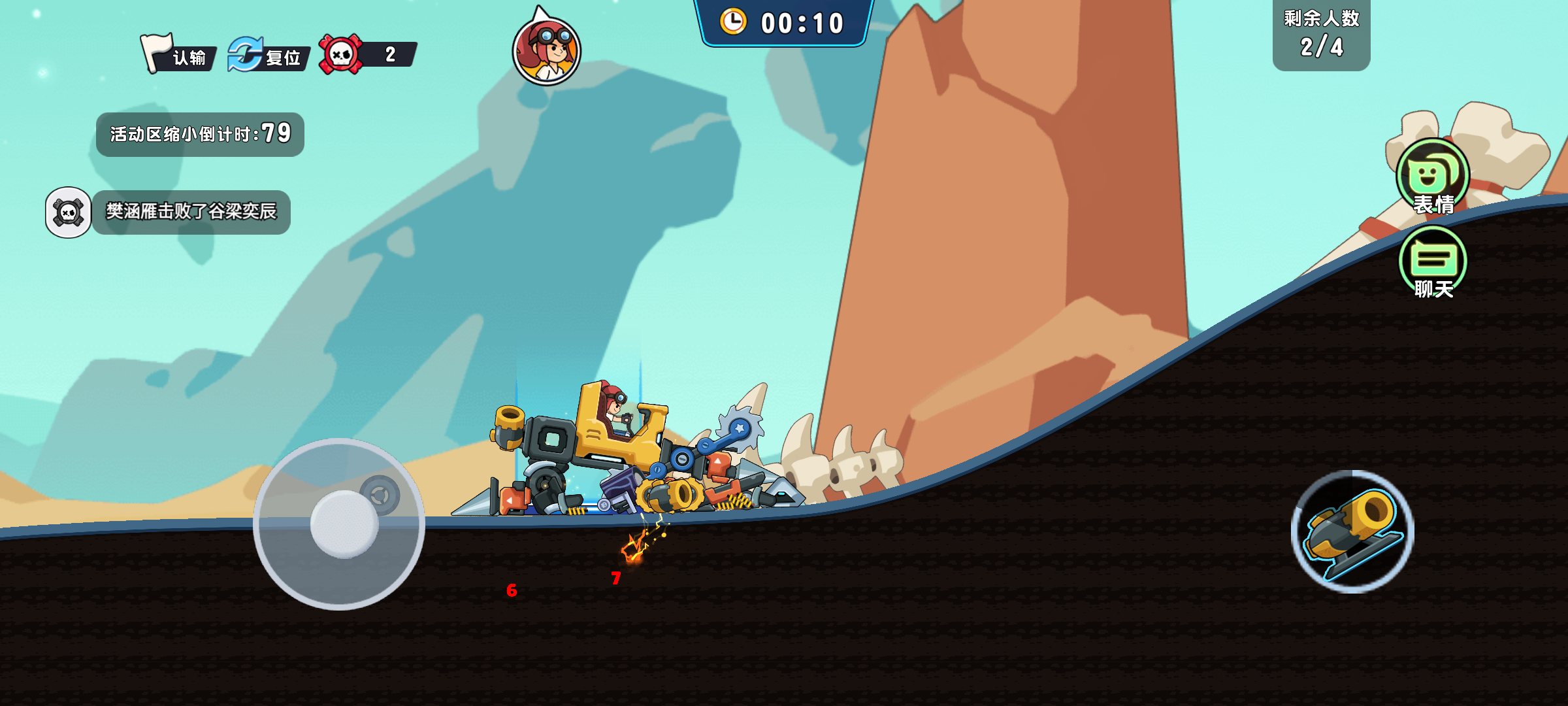Open the 聊天 chat panel
This screenshot has width=1568, height=706.
pyautogui.click(x=1433, y=263)
